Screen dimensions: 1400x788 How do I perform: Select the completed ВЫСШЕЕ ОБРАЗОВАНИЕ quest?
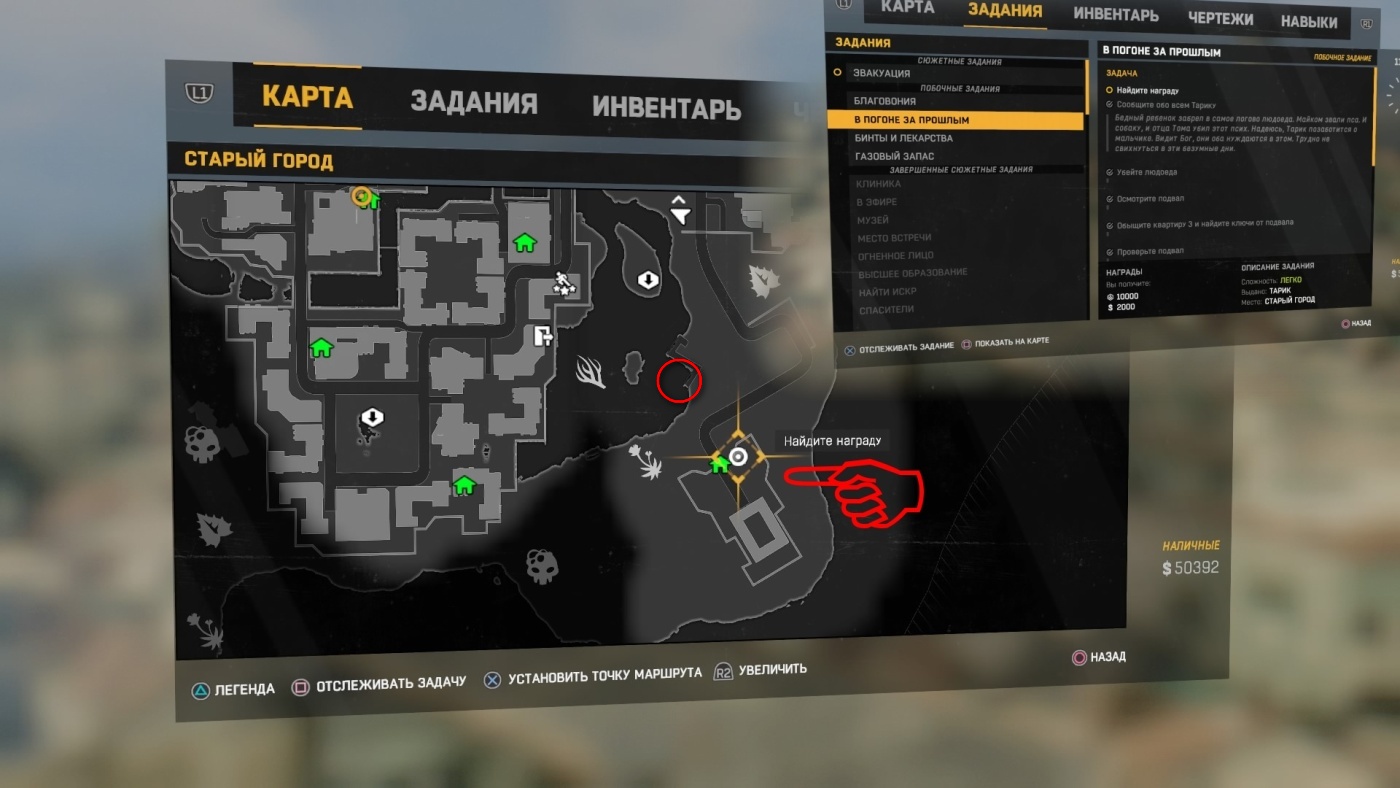911,273
